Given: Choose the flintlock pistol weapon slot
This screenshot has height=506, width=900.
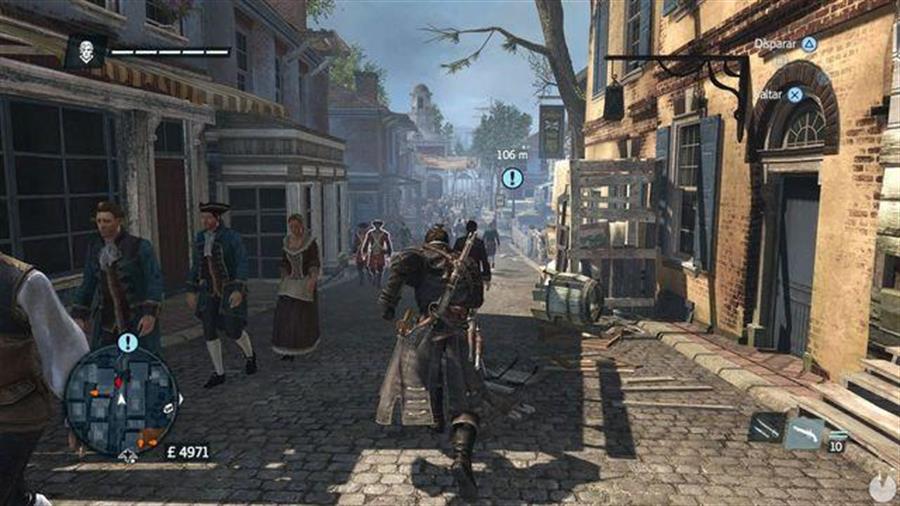Looking at the screenshot, I should tap(804, 432).
